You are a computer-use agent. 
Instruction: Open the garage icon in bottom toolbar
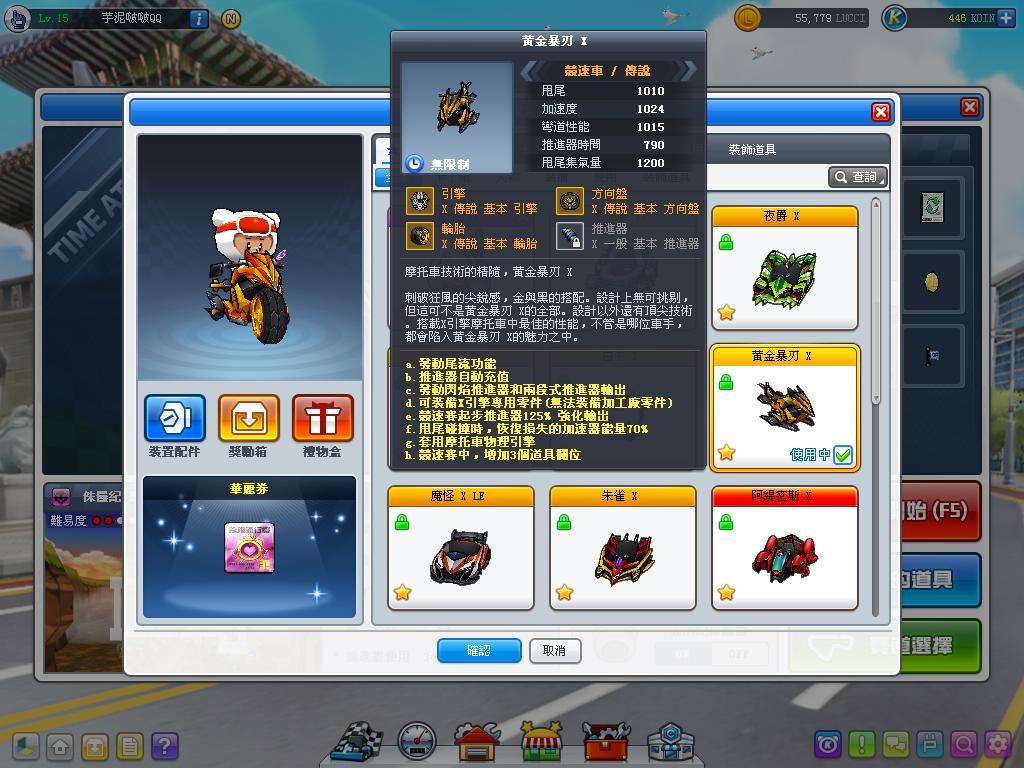click(477, 743)
